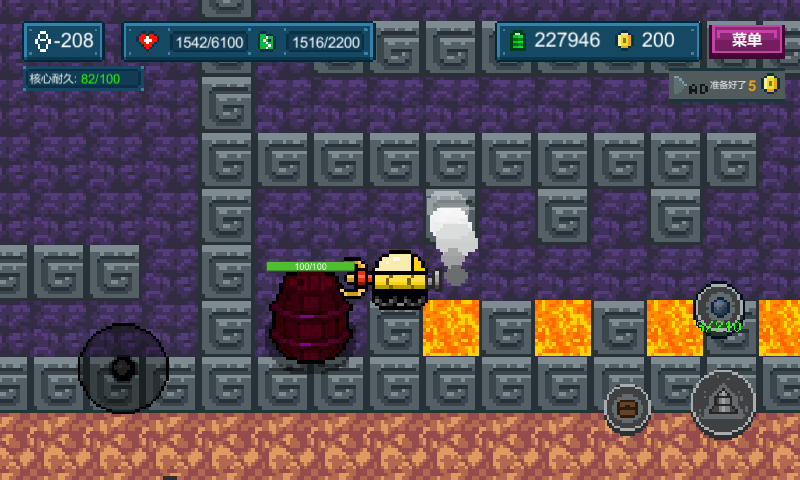Viewport: 800px width, 480px height.
Task: Watch the AD for 5 coins
Action: 725,86
